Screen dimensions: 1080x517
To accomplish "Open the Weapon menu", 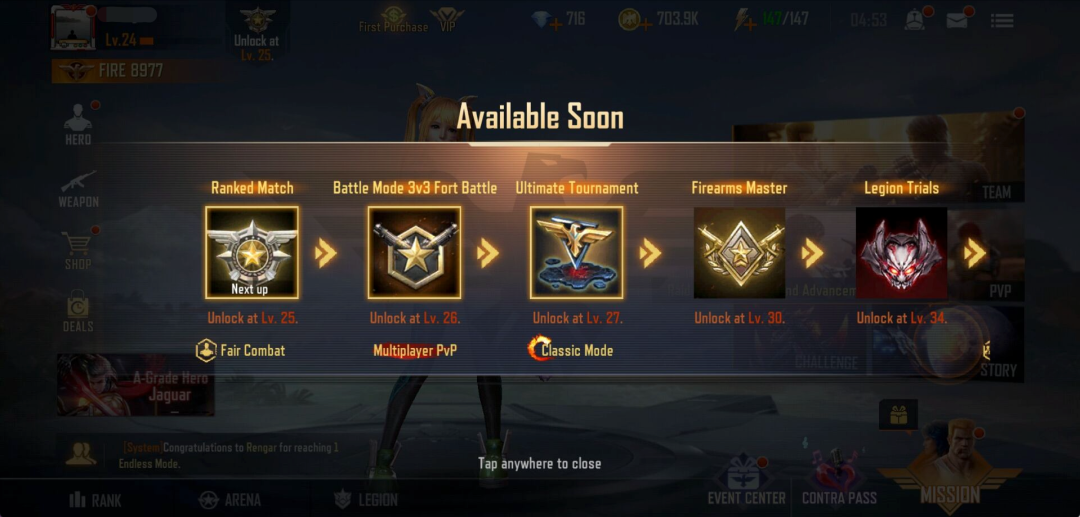I will click(78, 187).
